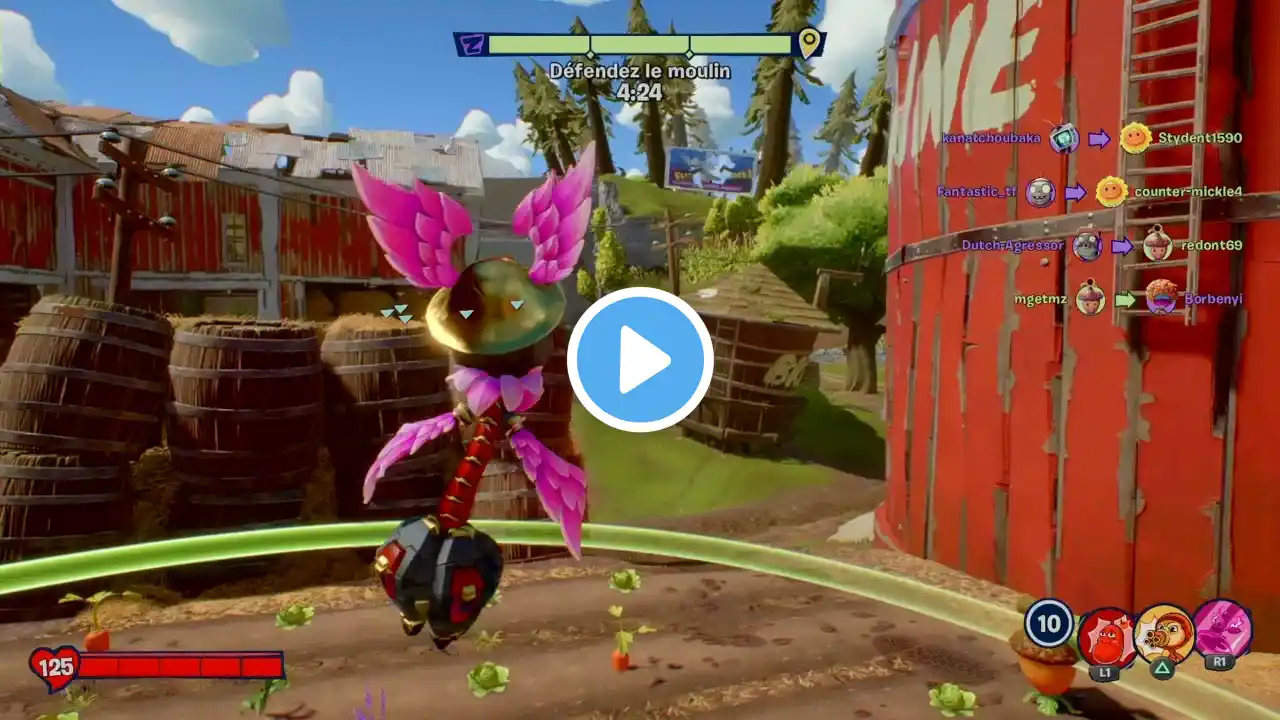Viewport: 1280px width, 720px height.
Task: Open the 'Défendez le moulin' objective tracker
Action: [x=639, y=71]
